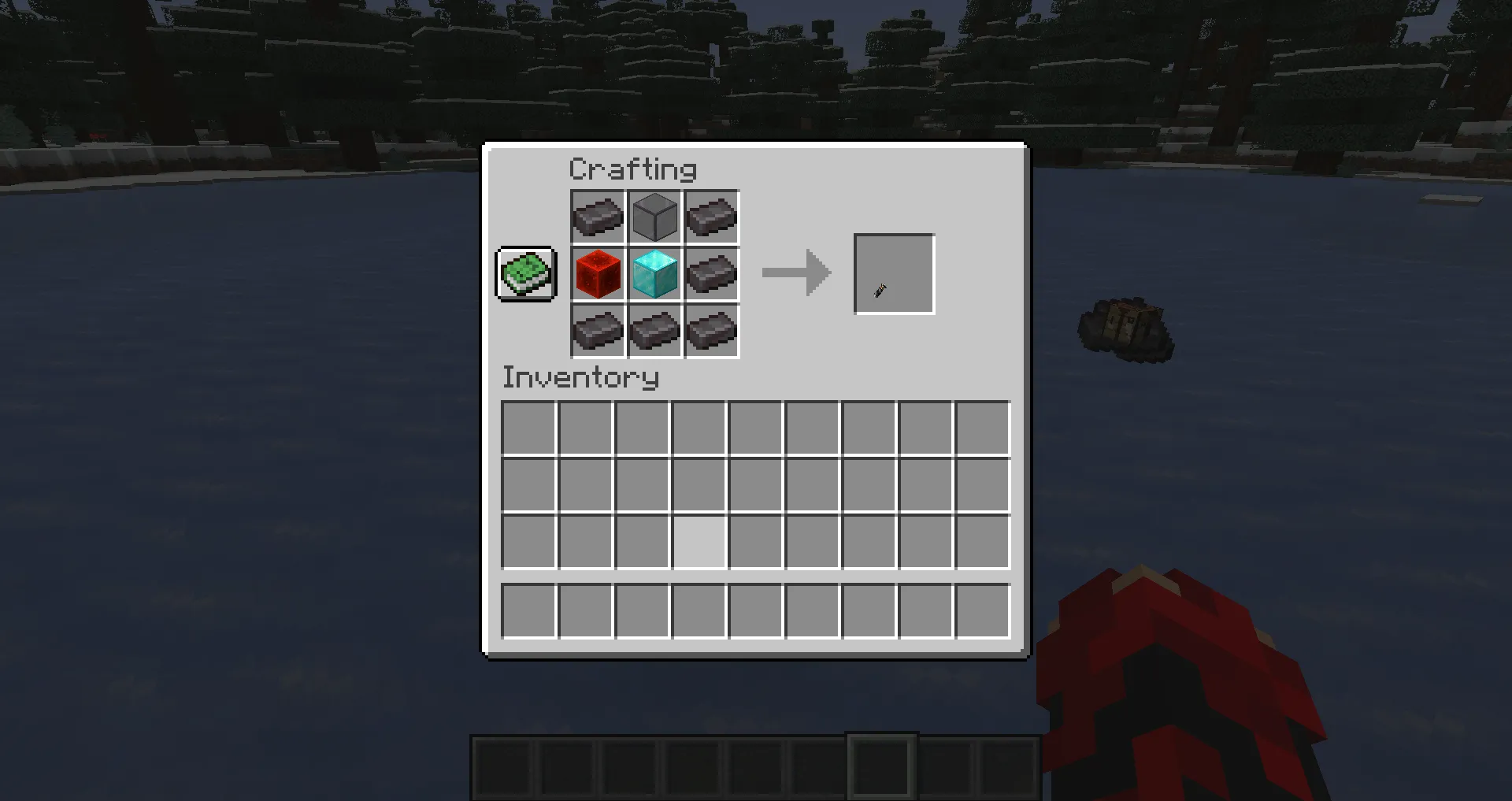Image resolution: width=1512 pixels, height=801 pixels.
Task: Click the iron block in the top row
Action: 654,217
